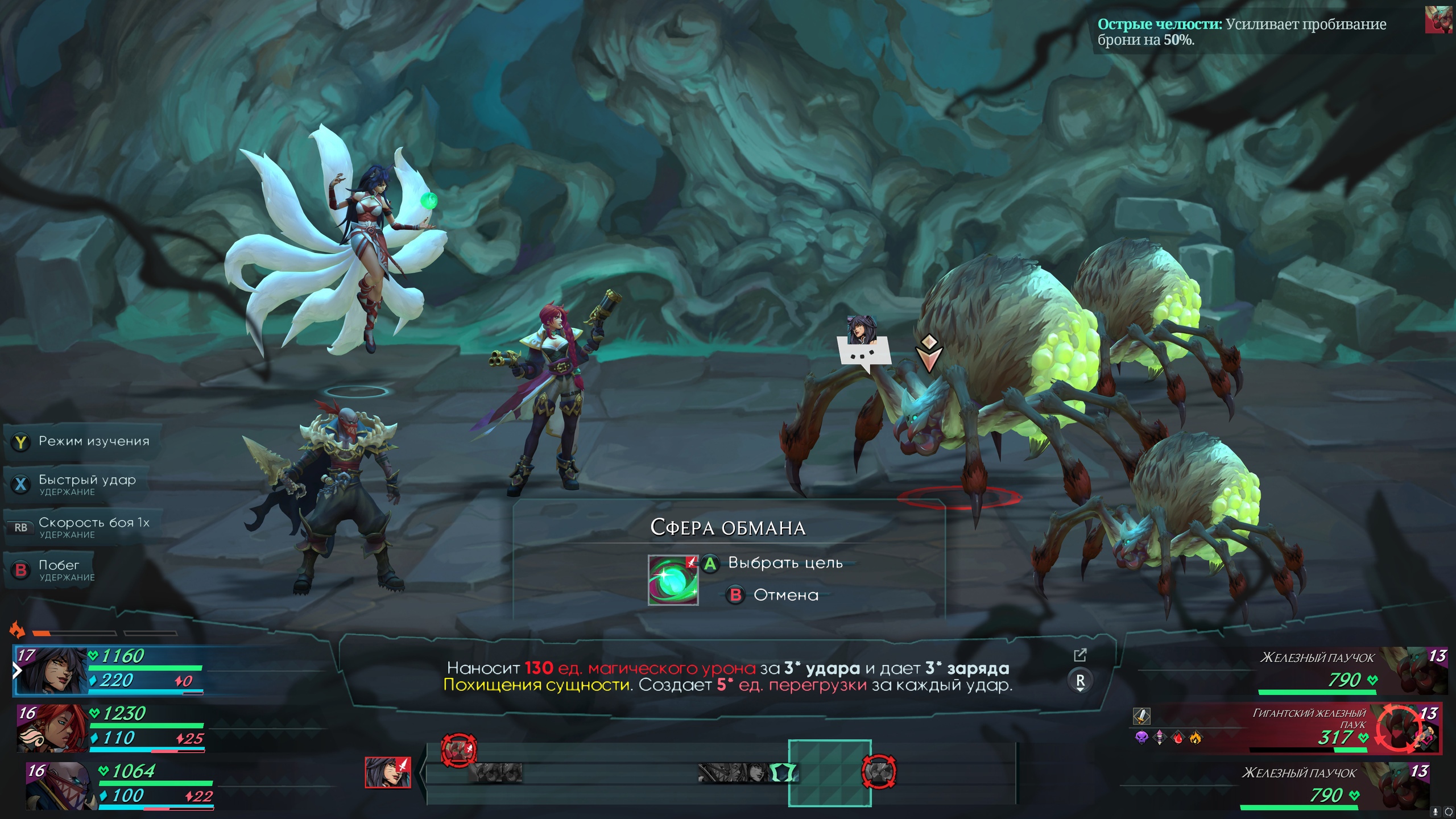Expand the ability description with arrow icon

[x=1079, y=655]
